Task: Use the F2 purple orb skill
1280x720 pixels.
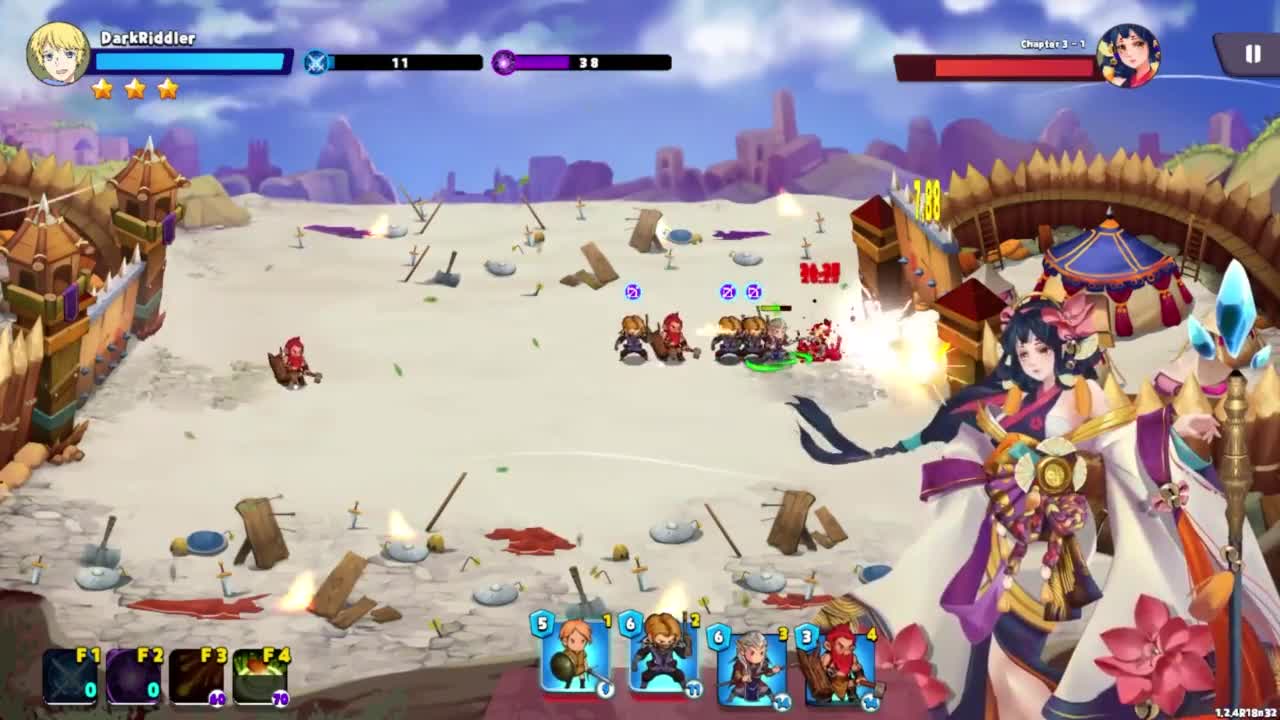Action: 134,676
